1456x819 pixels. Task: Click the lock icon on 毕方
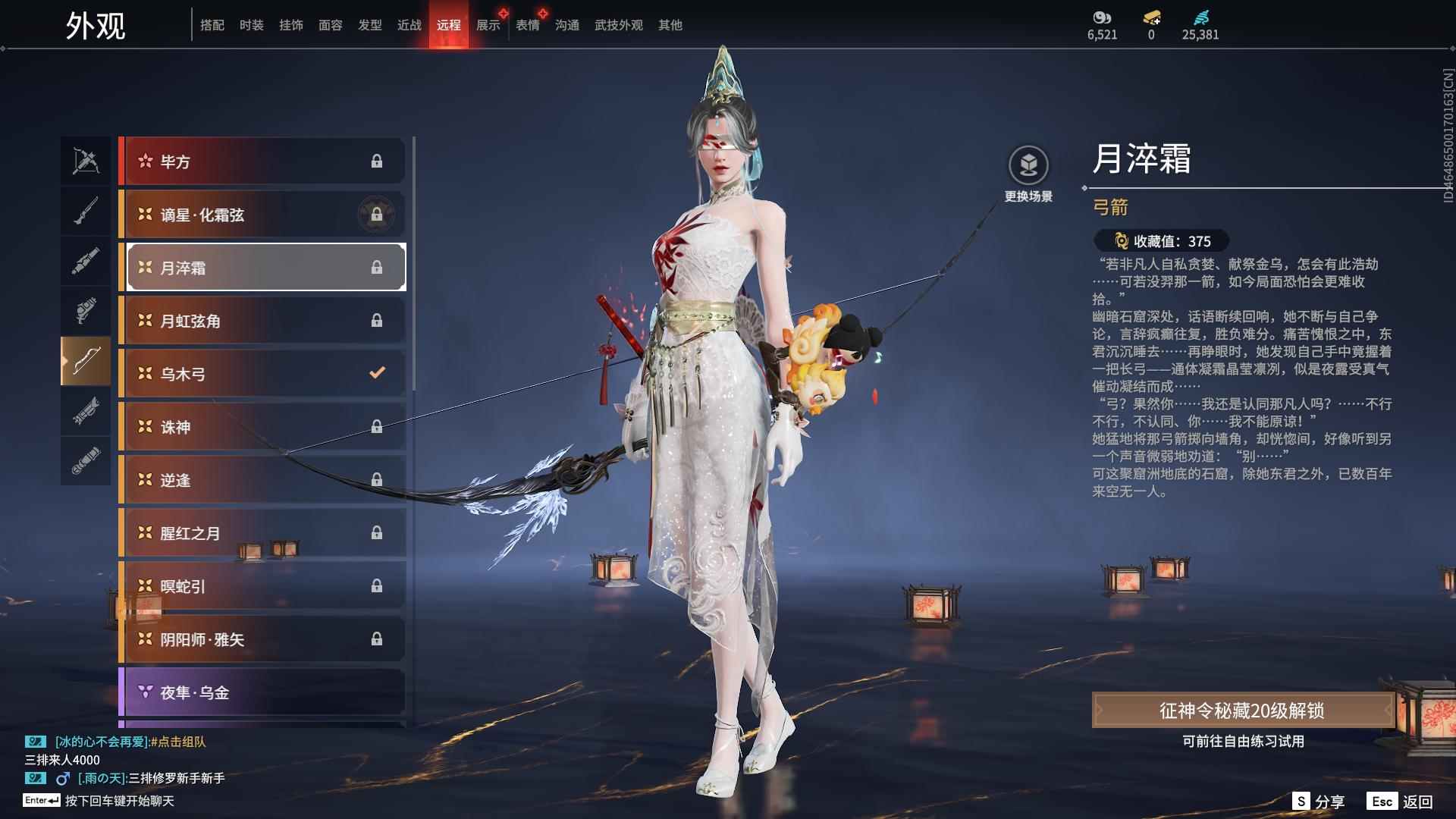(x=377, y=161)
